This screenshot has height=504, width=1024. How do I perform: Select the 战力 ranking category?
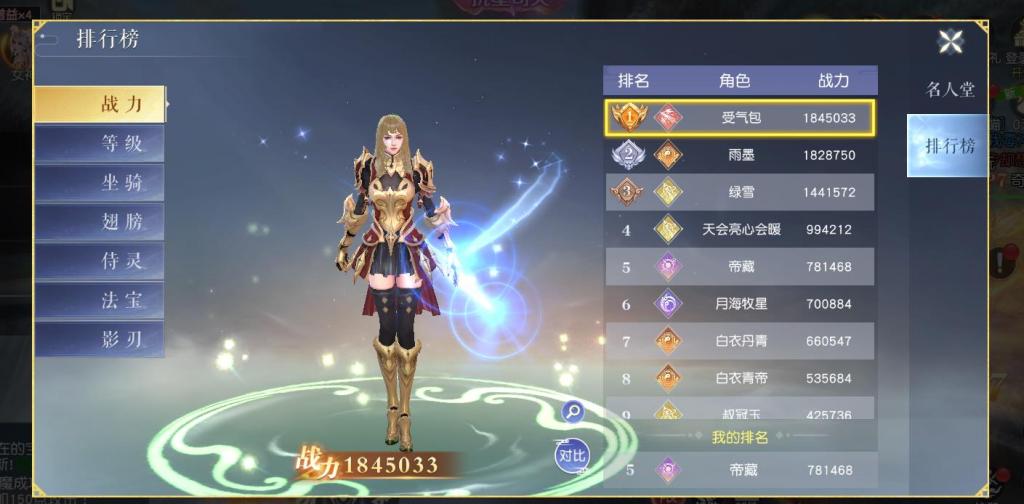click(x=100, y=104)
